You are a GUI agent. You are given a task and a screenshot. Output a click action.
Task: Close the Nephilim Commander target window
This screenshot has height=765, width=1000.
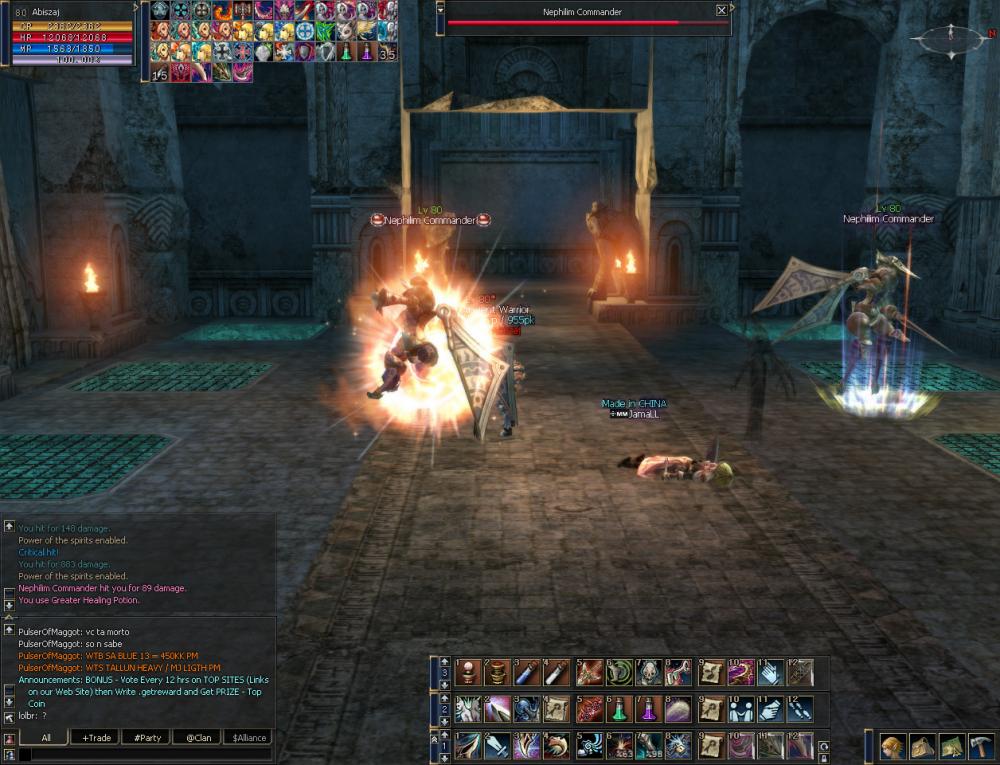(x=722, y=11)
